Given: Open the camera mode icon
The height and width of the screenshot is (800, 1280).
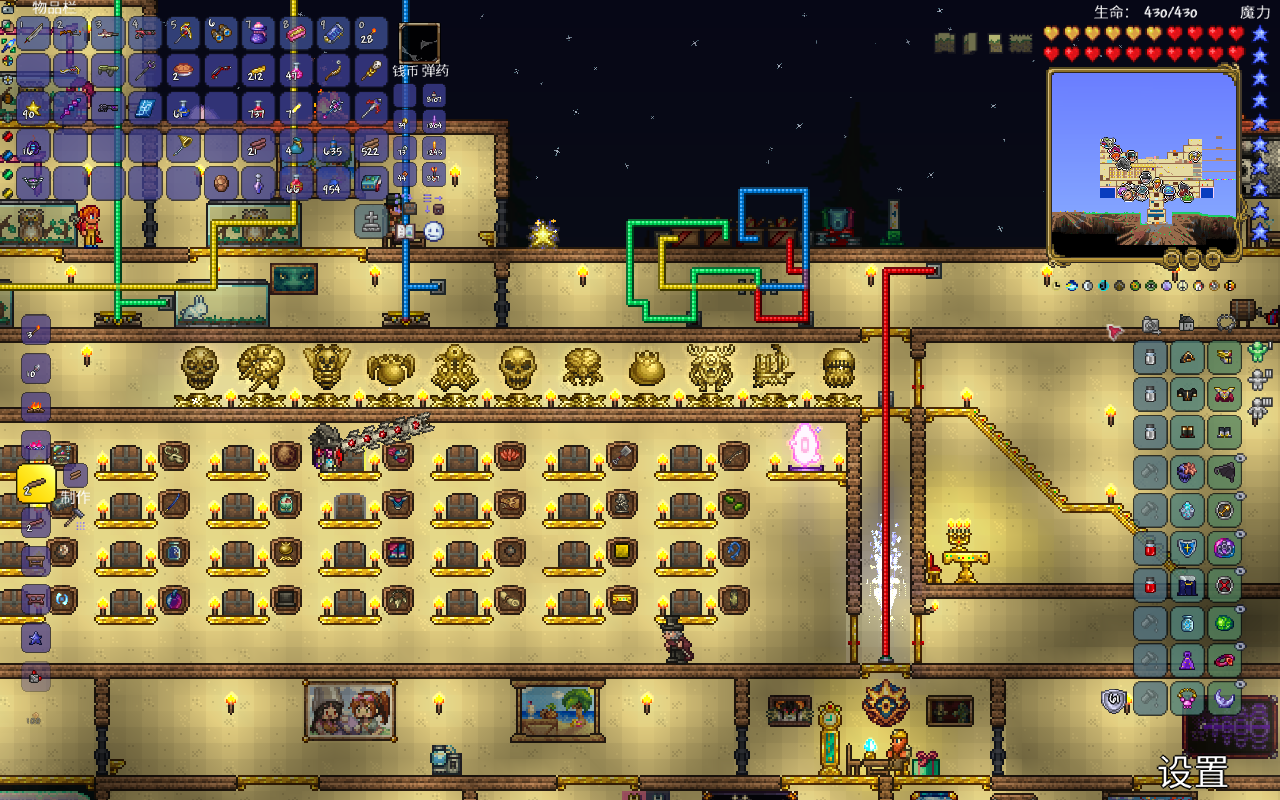Looking at the screenshot, I should (1151, 323).
